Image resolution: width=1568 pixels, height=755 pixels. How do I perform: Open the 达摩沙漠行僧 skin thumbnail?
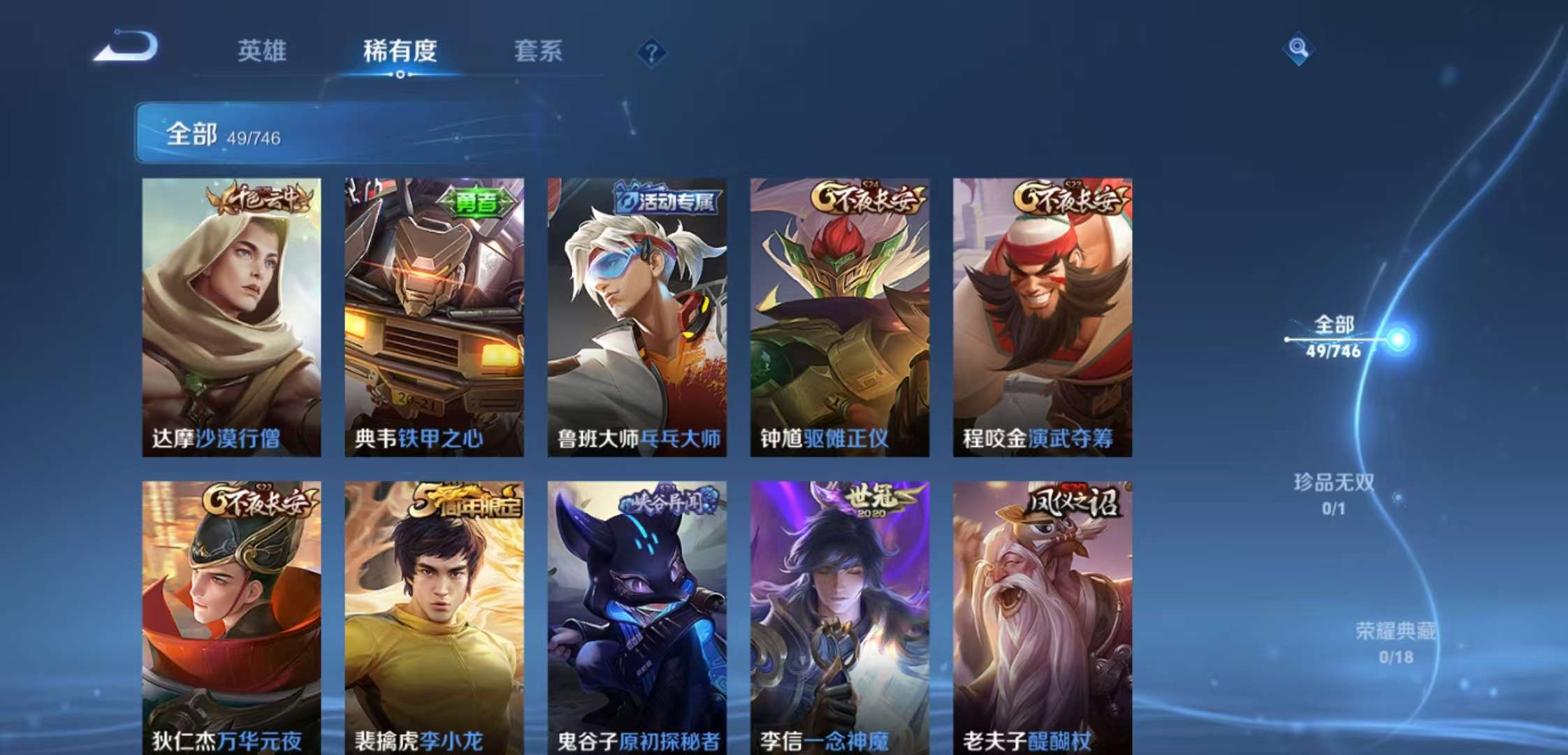[232, 315]
